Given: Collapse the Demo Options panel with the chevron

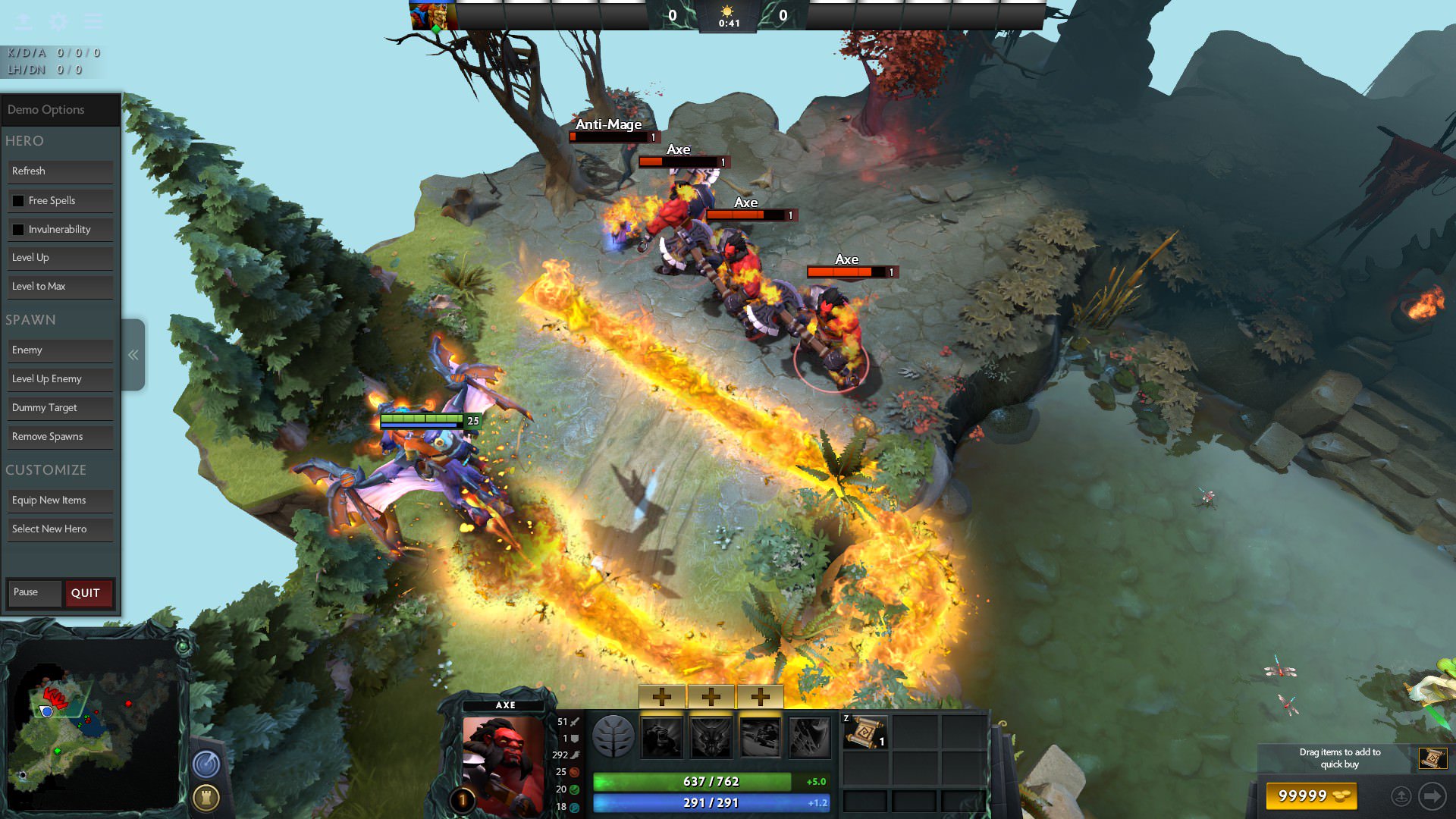Looking at the screenshot, I should click(133, 353).
